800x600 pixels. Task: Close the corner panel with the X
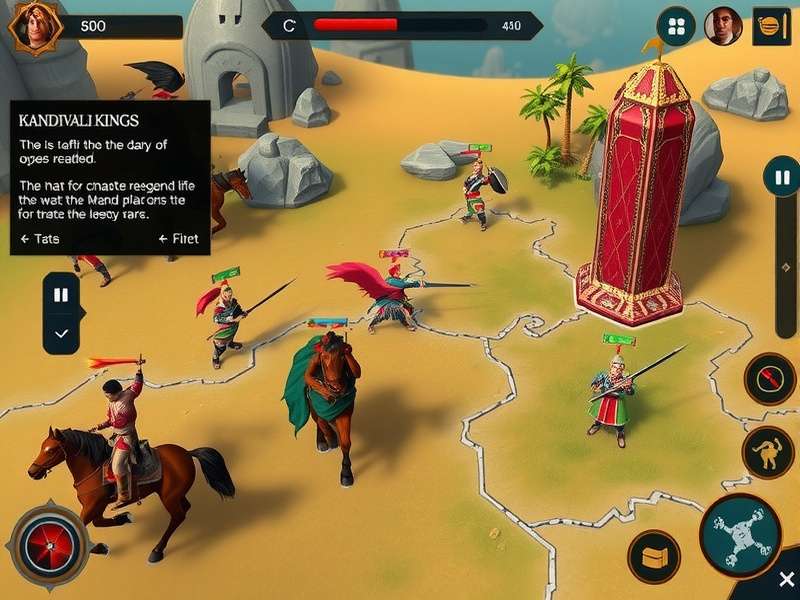click(x=786, y=580)
